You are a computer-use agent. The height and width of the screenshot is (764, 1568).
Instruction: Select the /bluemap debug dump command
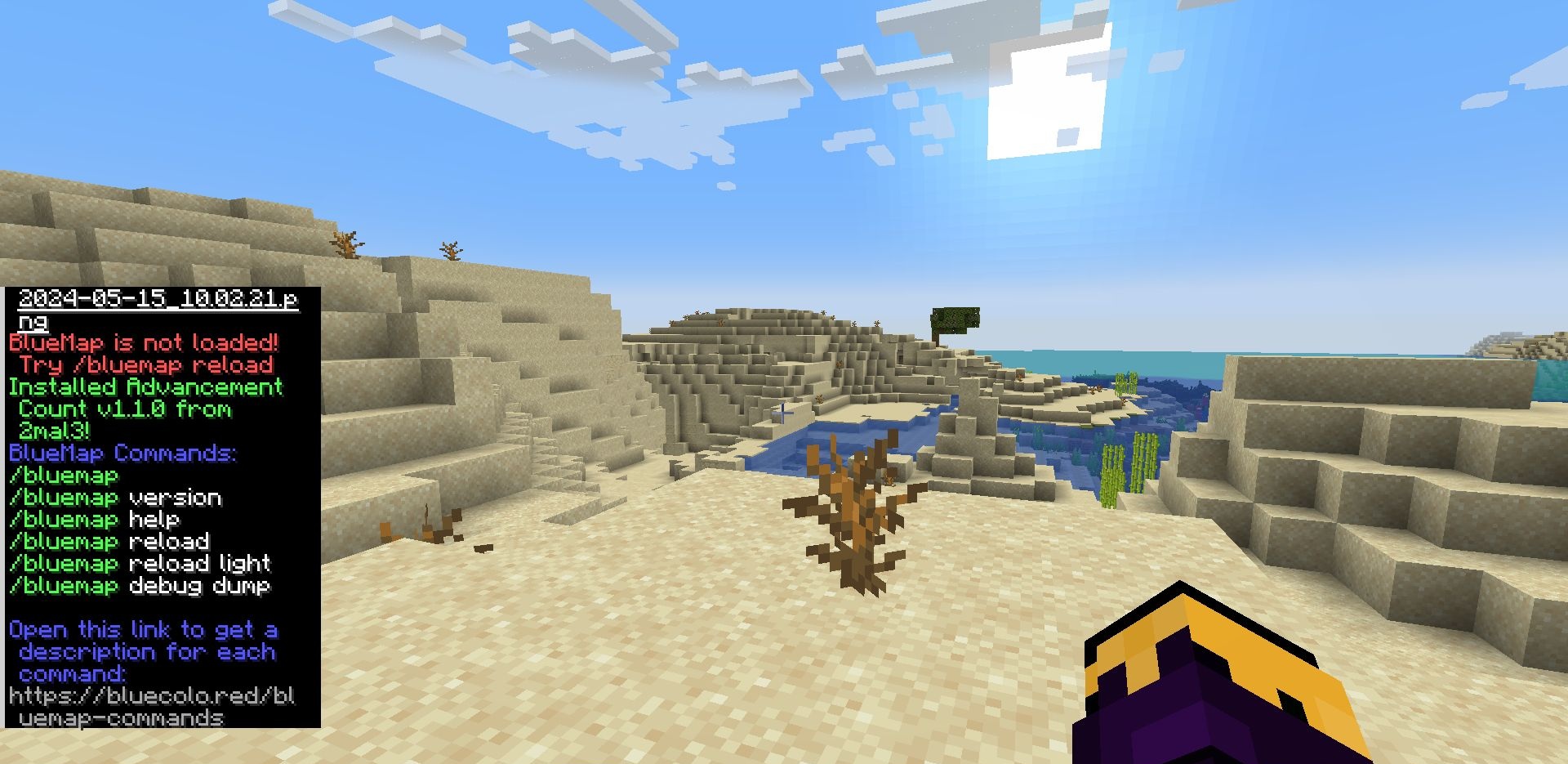tap(139, 586)
